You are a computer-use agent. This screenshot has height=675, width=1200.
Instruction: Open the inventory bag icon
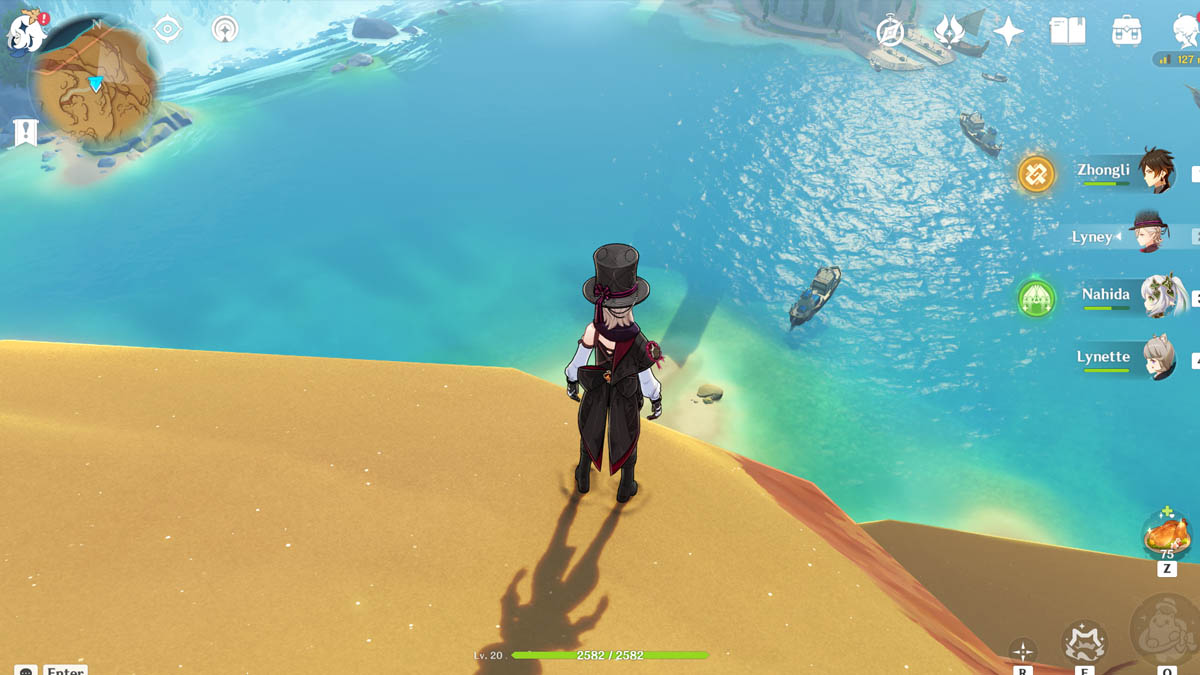pos(1127,31)
